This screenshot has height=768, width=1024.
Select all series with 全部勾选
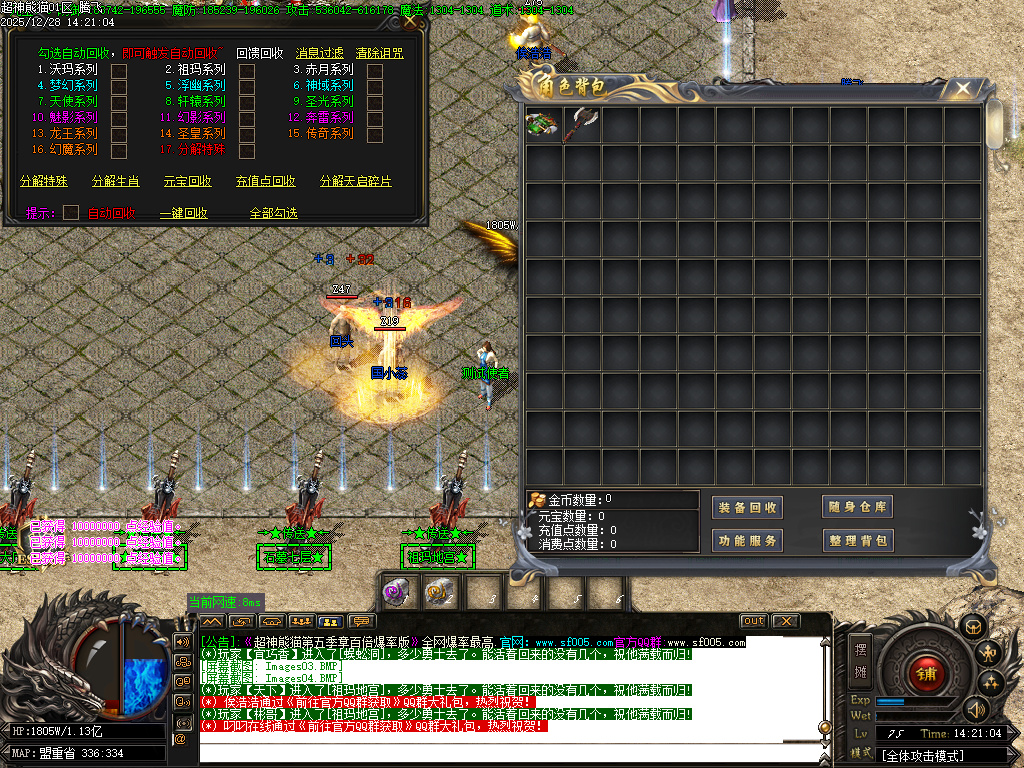(273, 213)
